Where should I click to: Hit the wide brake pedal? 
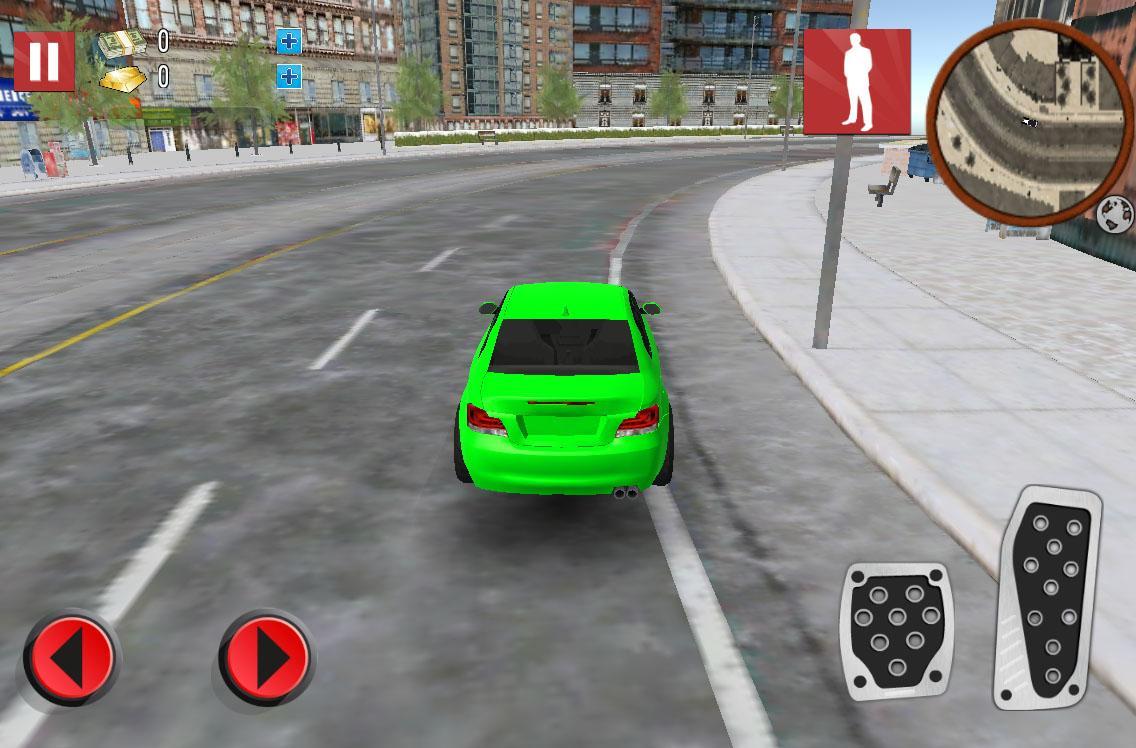pyautogui.click(x=896, y=630)
